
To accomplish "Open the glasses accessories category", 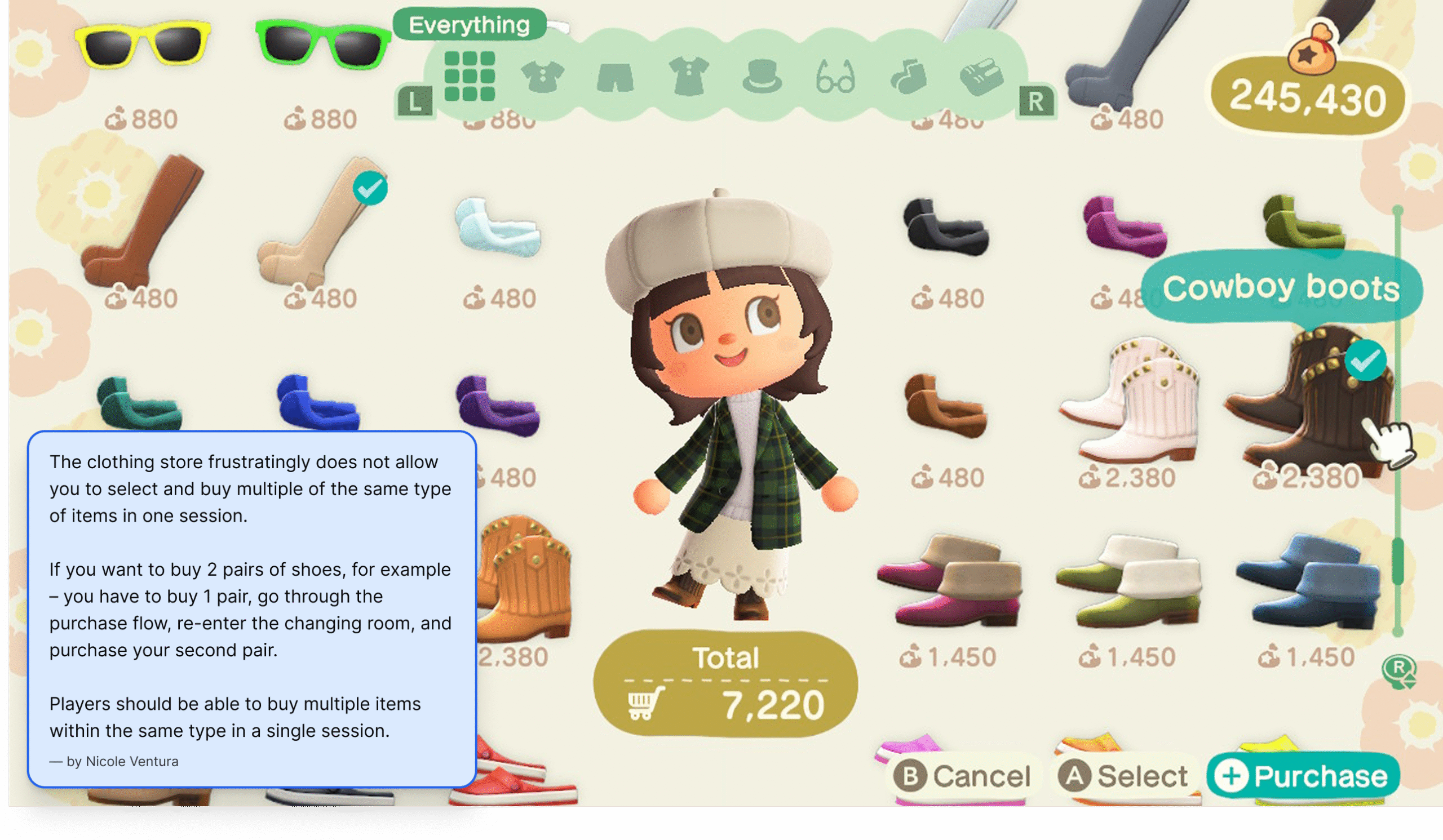I will 835,77.
